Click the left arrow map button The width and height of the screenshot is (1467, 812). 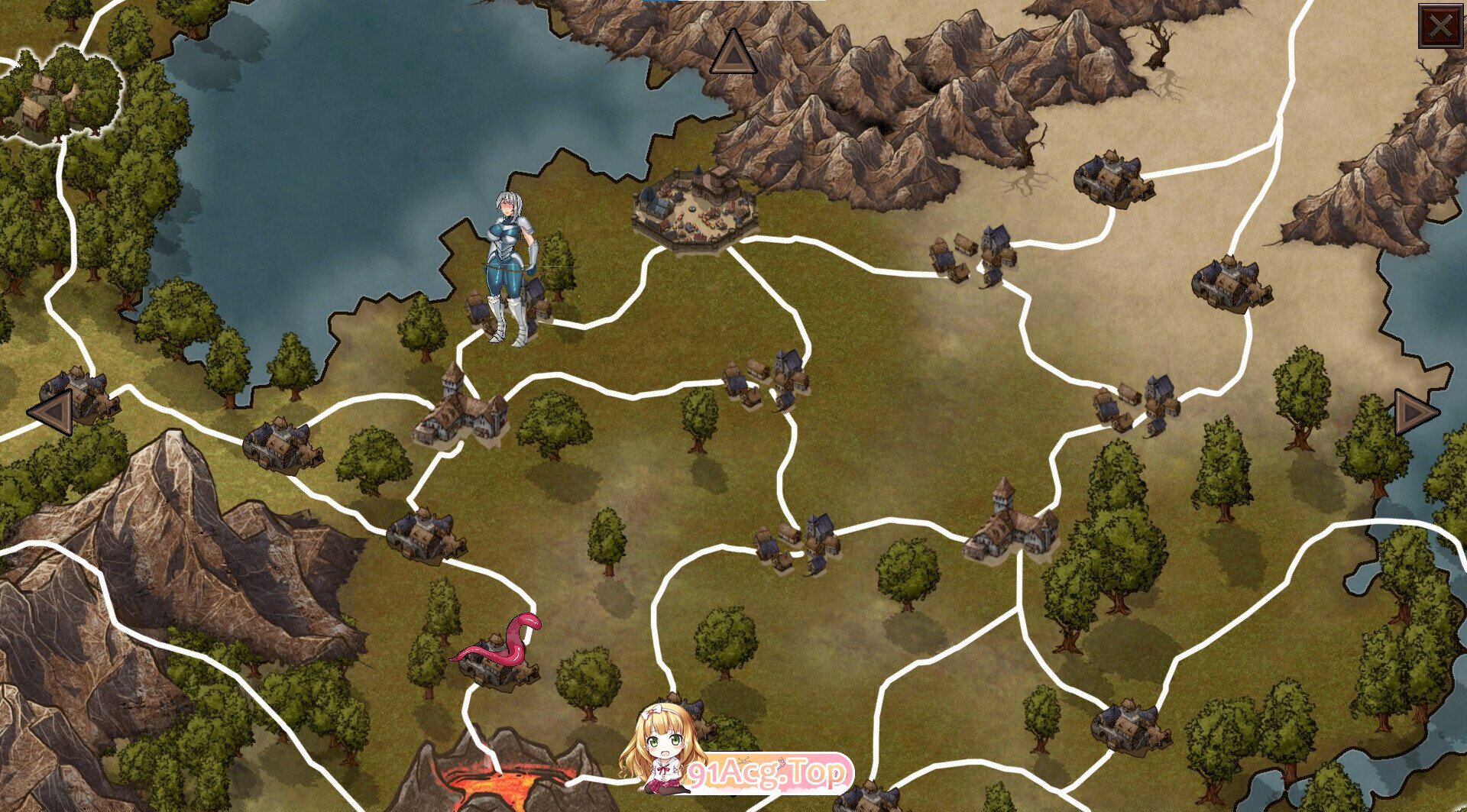[x=51, y=412]
